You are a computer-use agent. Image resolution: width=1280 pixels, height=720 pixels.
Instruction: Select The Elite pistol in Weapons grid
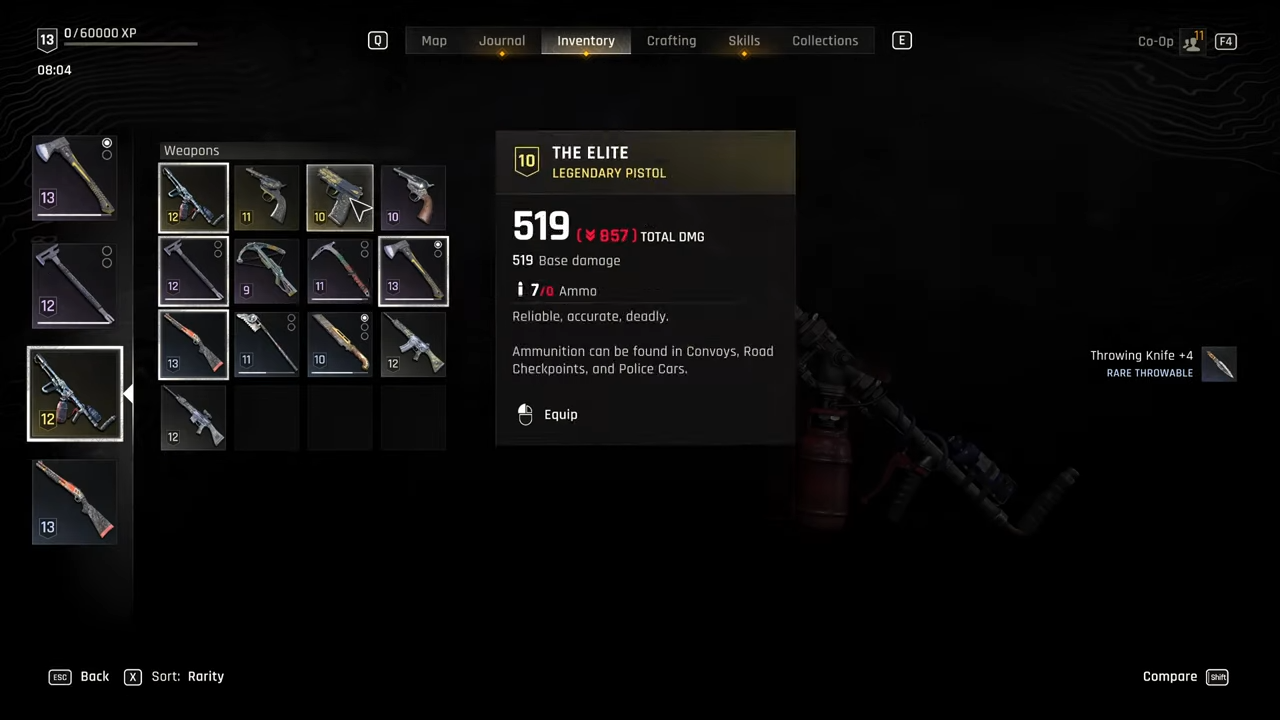[x=340, y=197]
